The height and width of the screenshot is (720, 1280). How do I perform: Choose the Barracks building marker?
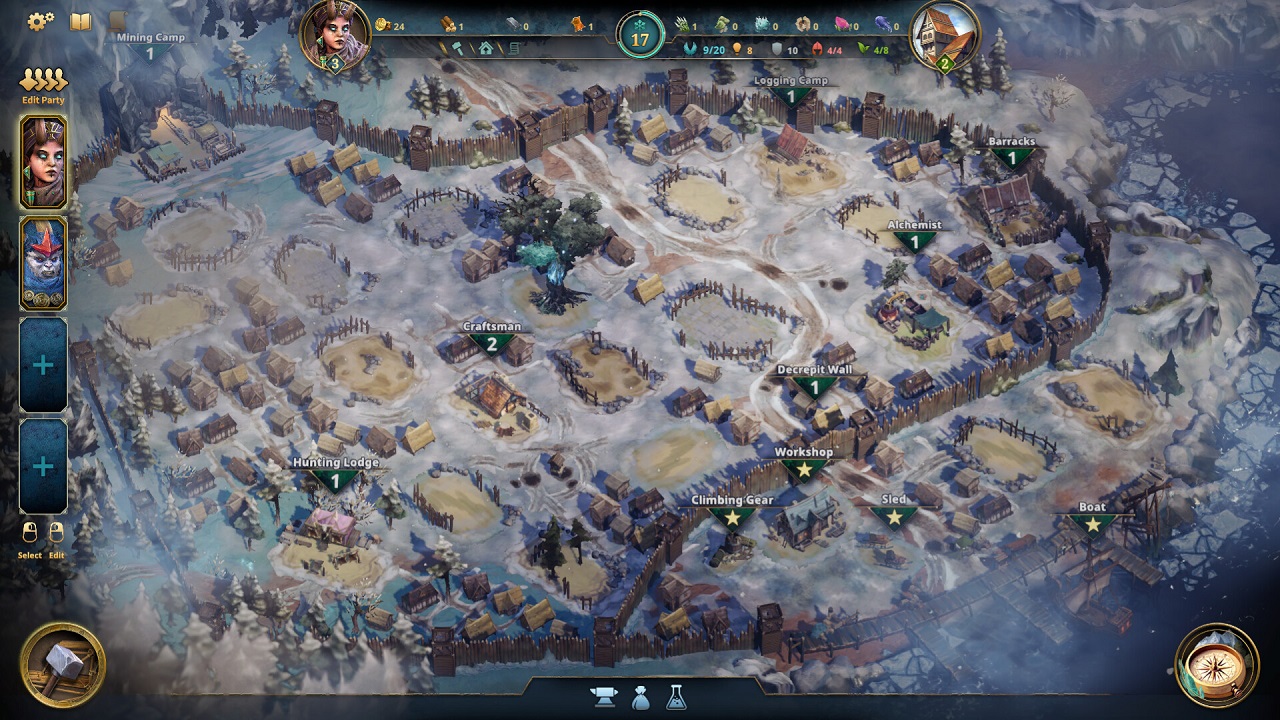click(1011, 156)
